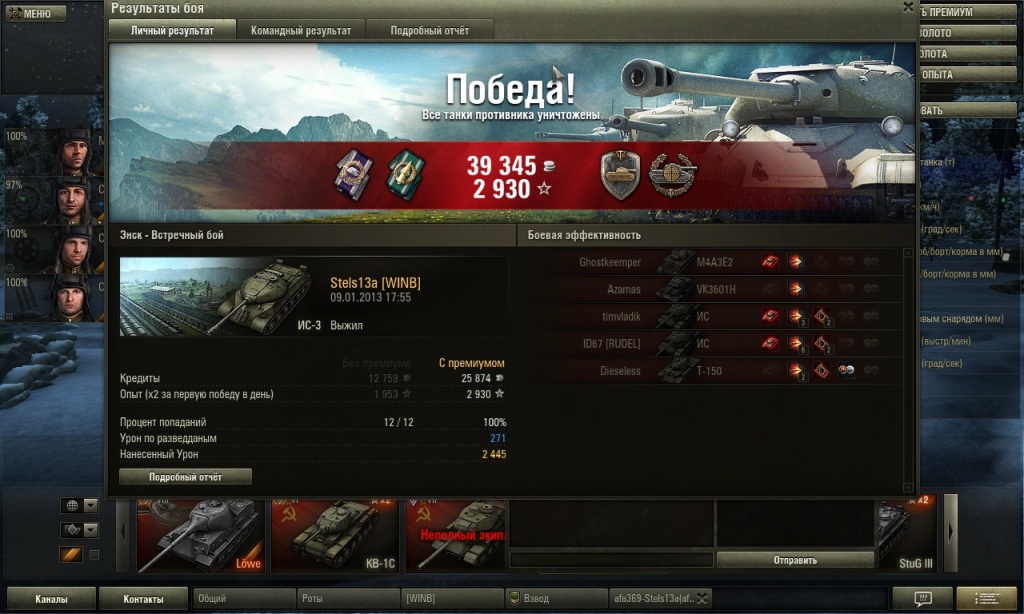Select the Löwe tank in the carousel
Viewport: 1024px width, 614px height.
[x=200, y=535]
